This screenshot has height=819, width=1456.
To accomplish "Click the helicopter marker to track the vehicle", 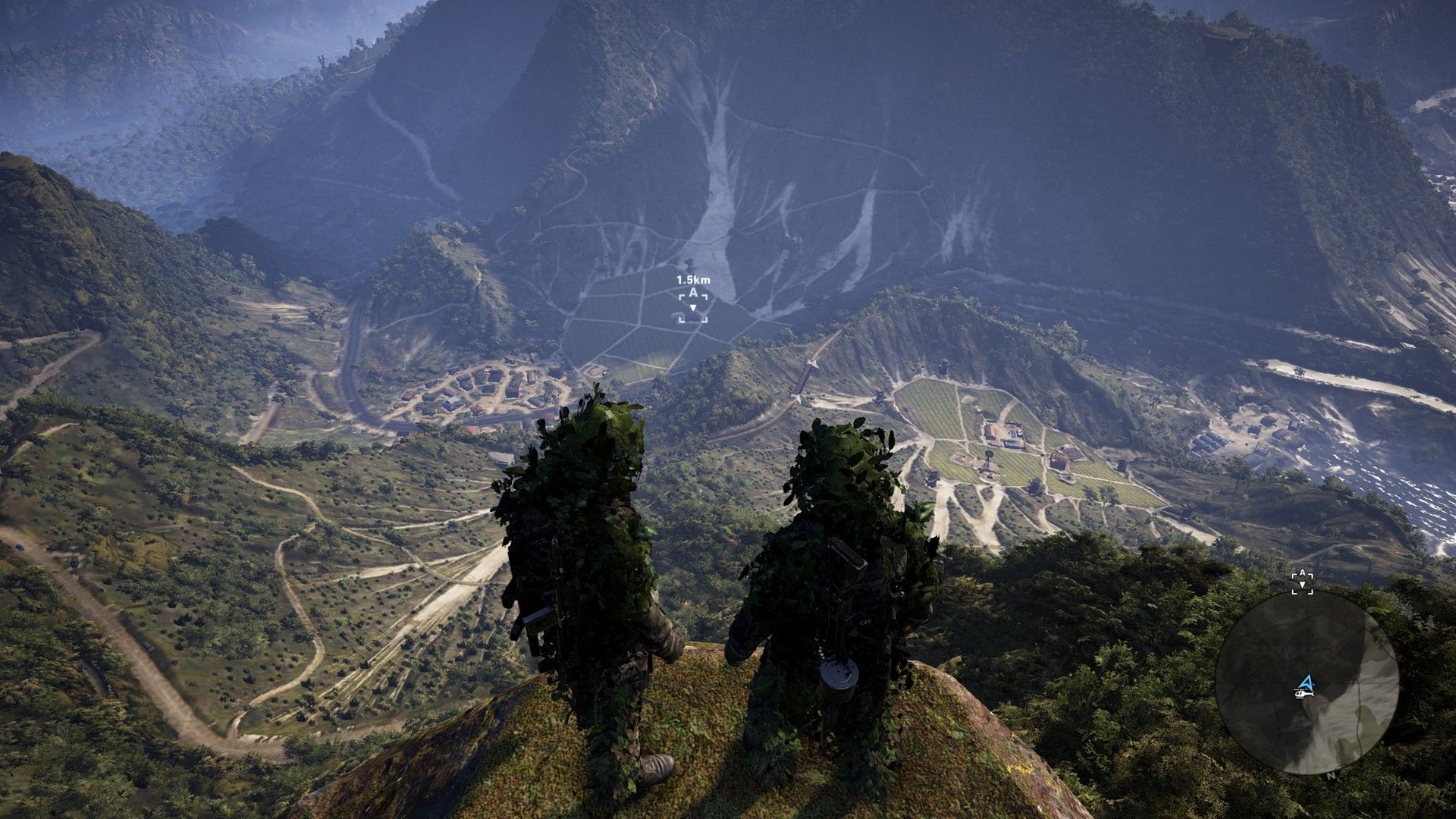I will (1304, 695).
